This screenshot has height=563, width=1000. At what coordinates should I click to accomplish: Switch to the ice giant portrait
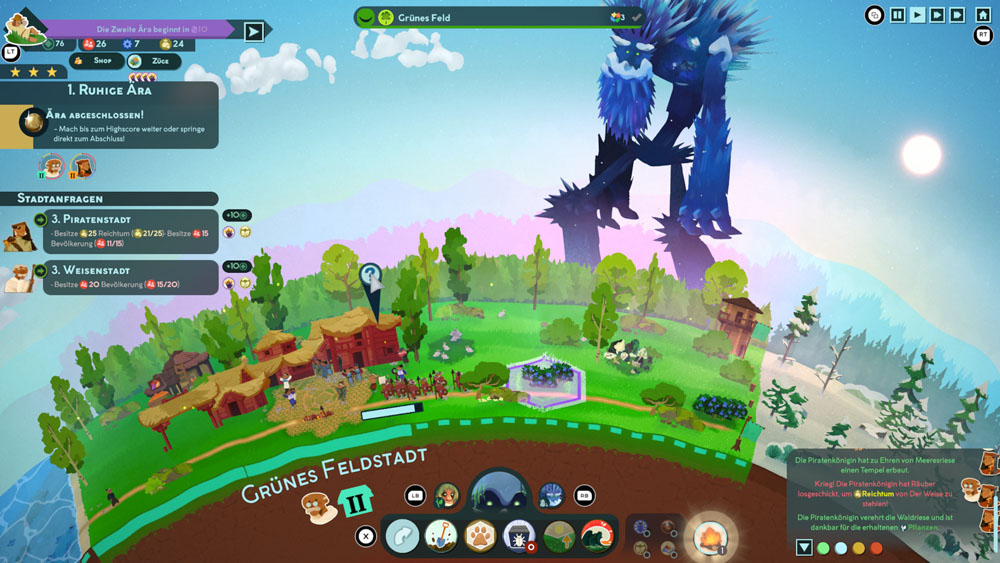(551, 494)
